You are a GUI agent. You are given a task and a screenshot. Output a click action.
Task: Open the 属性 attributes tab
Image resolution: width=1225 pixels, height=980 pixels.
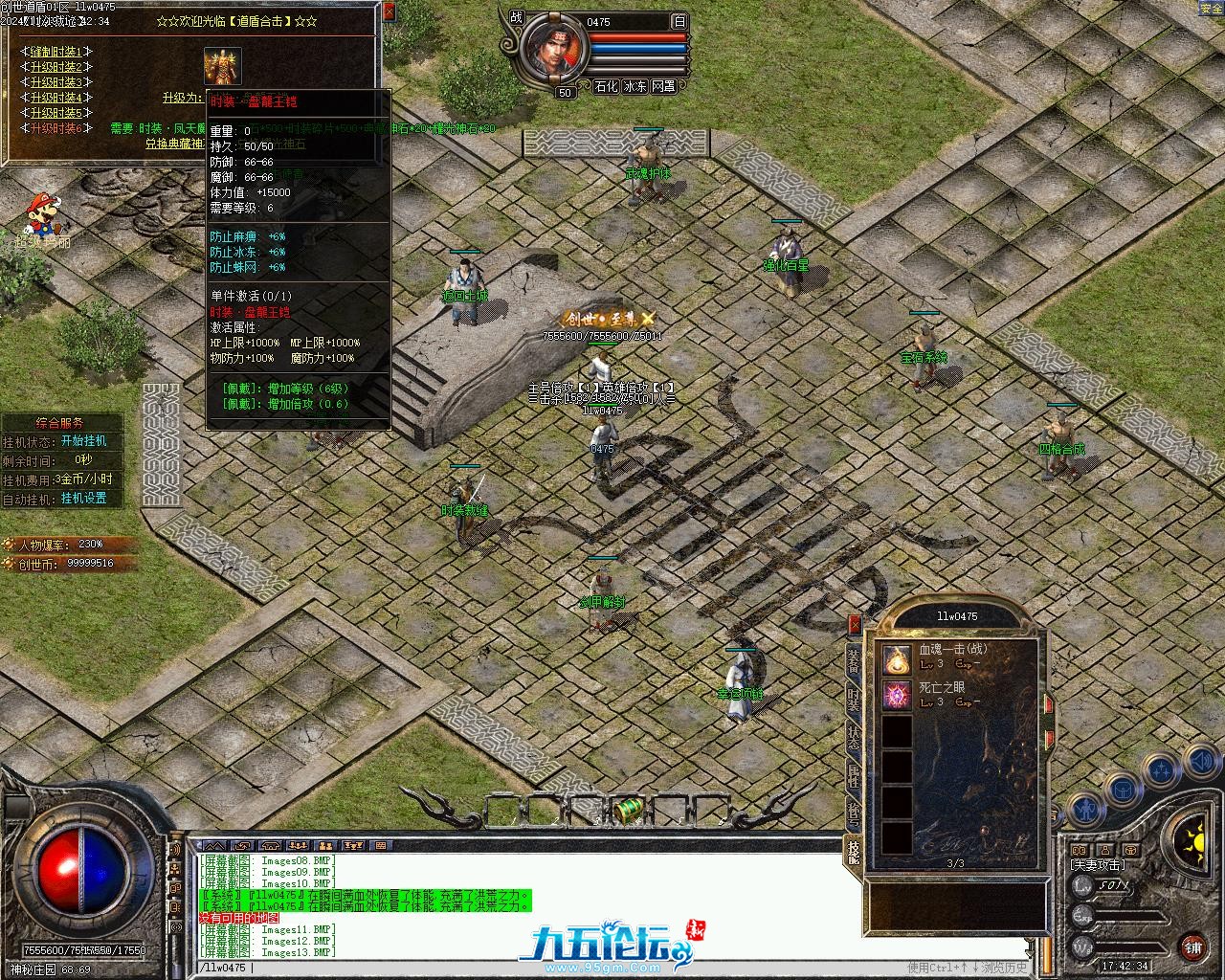854,775
